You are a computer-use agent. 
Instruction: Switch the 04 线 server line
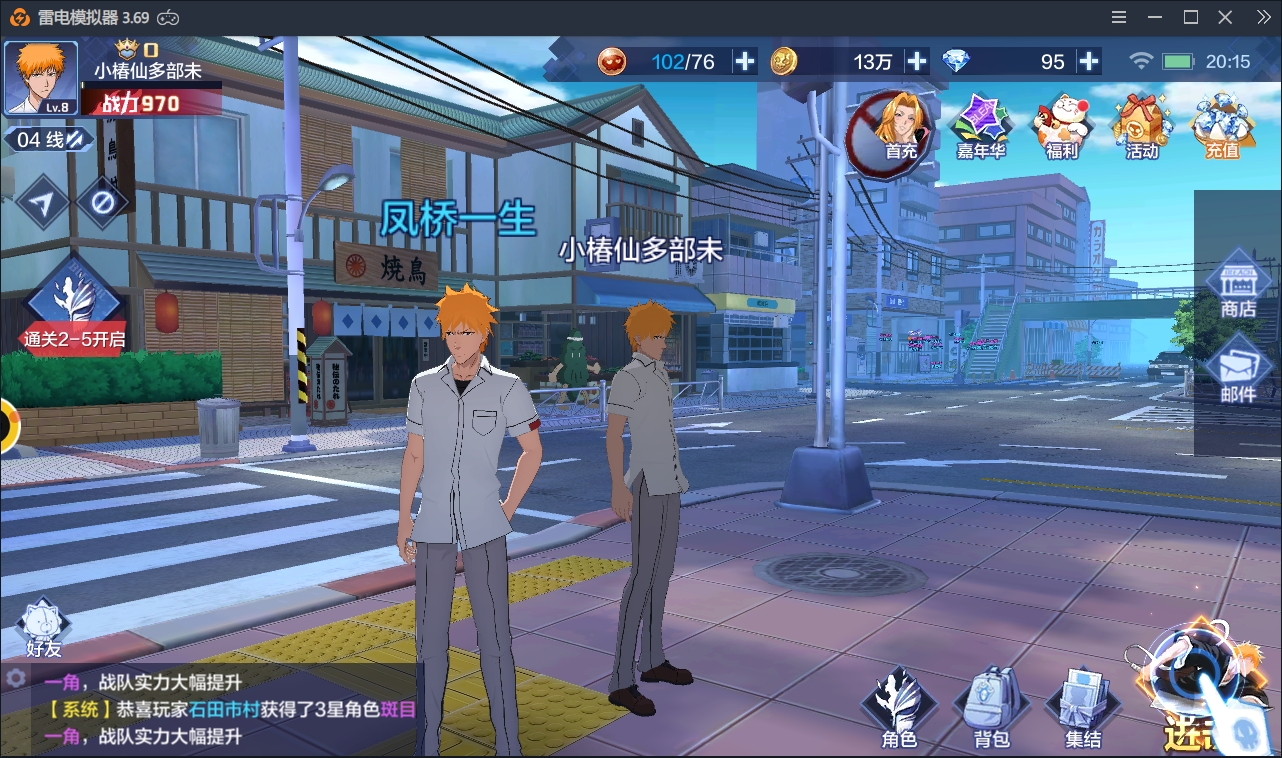click(x=48, y=140)
